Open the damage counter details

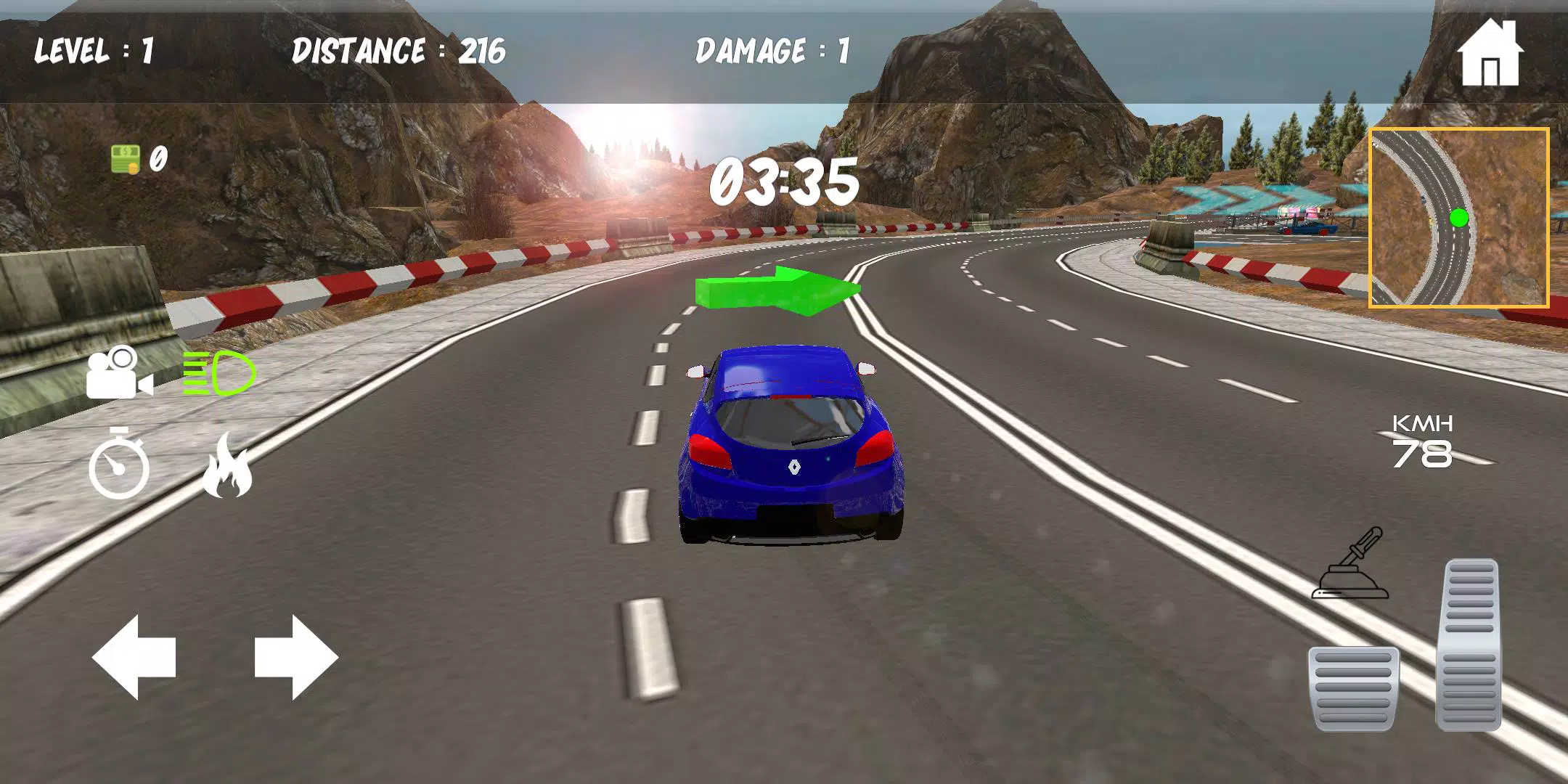[x=769, y=51]
